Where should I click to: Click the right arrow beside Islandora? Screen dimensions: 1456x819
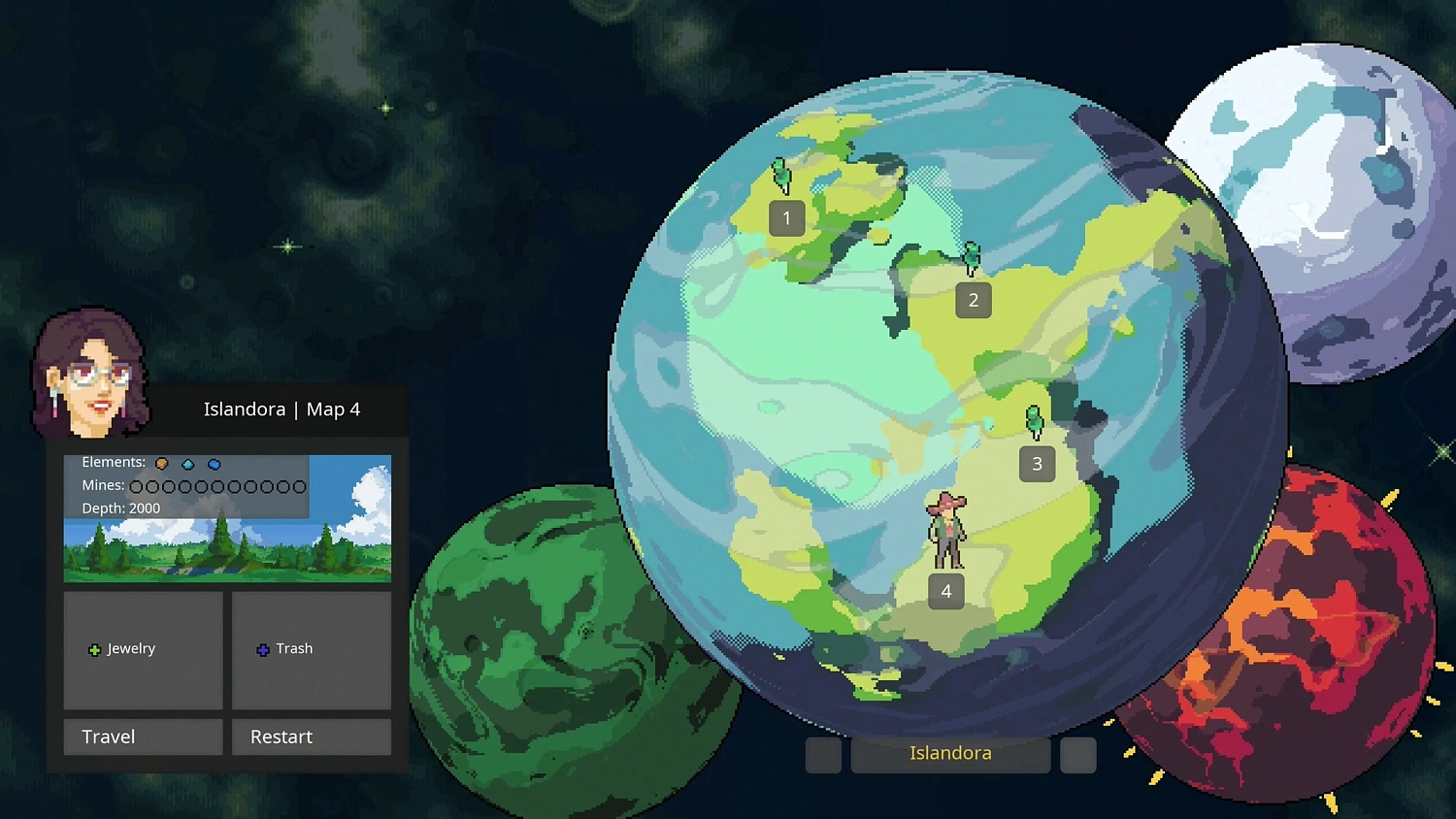1077,755
